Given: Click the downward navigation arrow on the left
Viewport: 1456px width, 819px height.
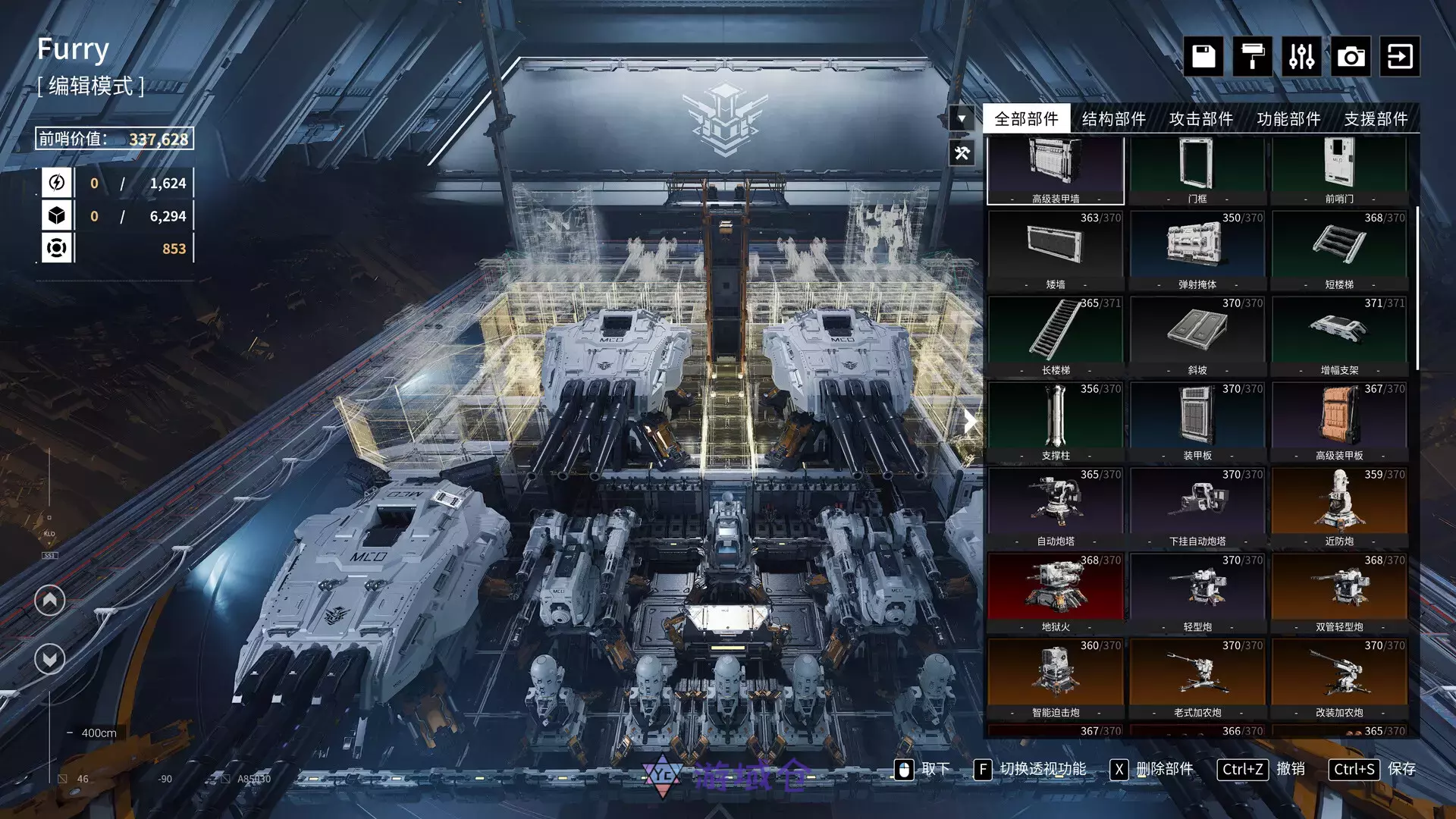Looking at the screenshot, I should click(49, 659).
